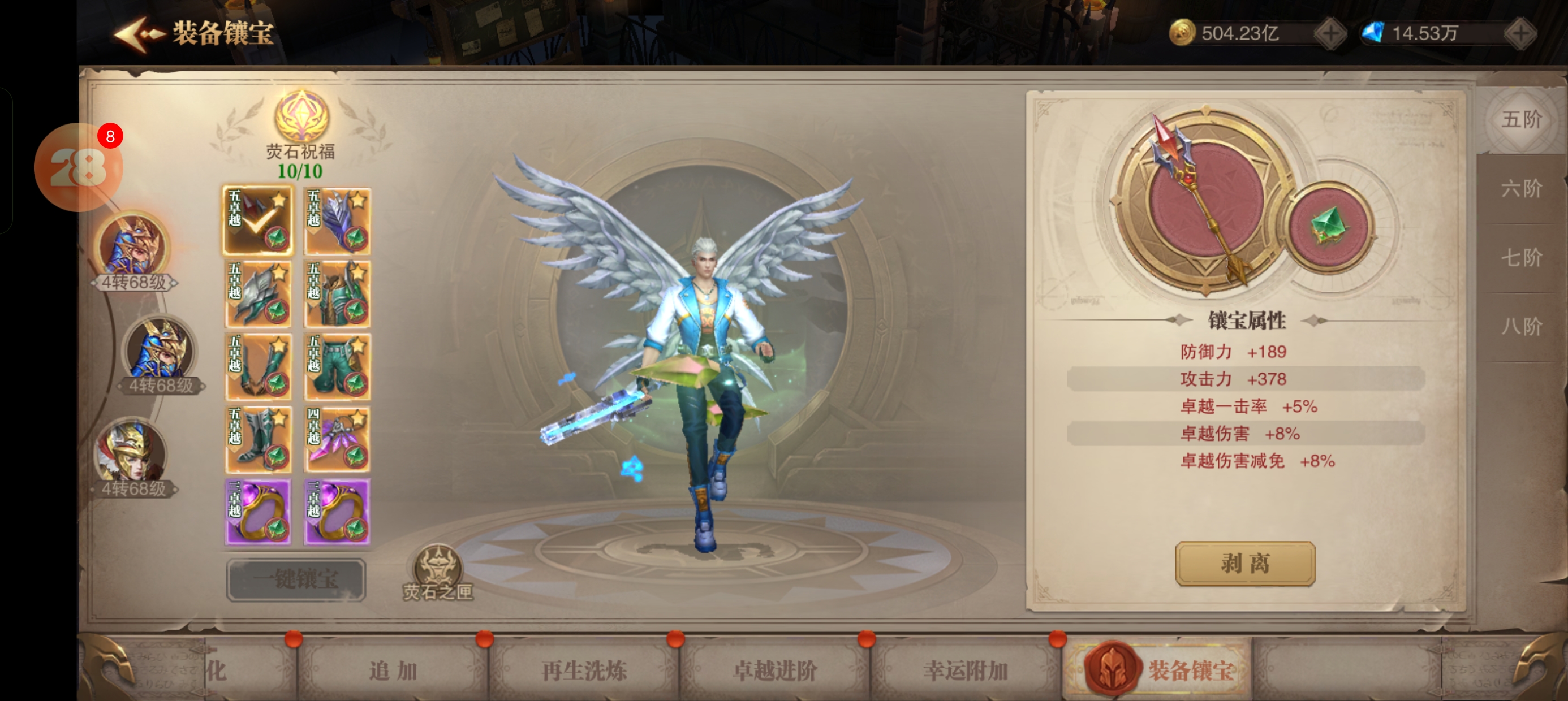Choose the 八阶 tier tab

(1521, 327)
